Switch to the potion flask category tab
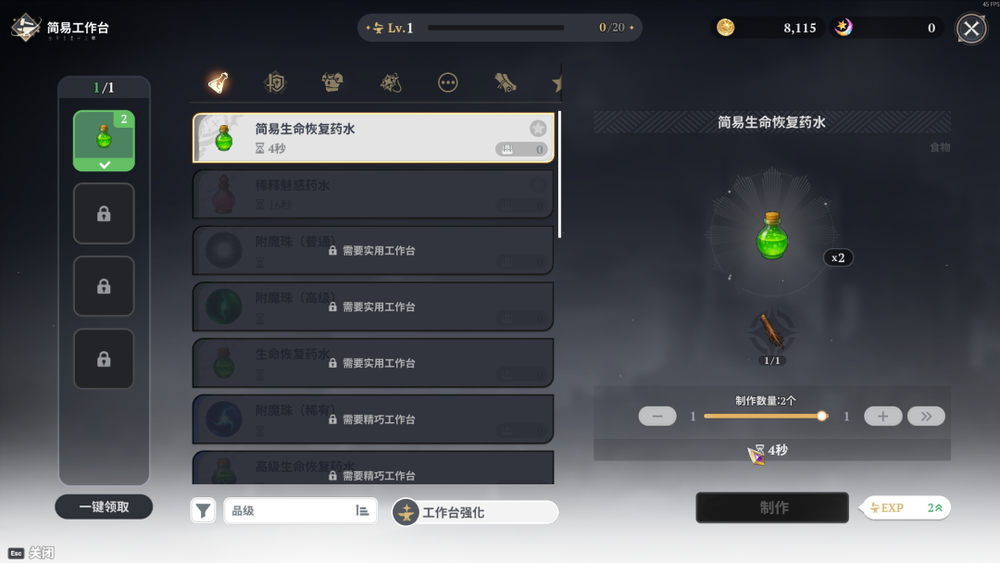 click(217, 83)
